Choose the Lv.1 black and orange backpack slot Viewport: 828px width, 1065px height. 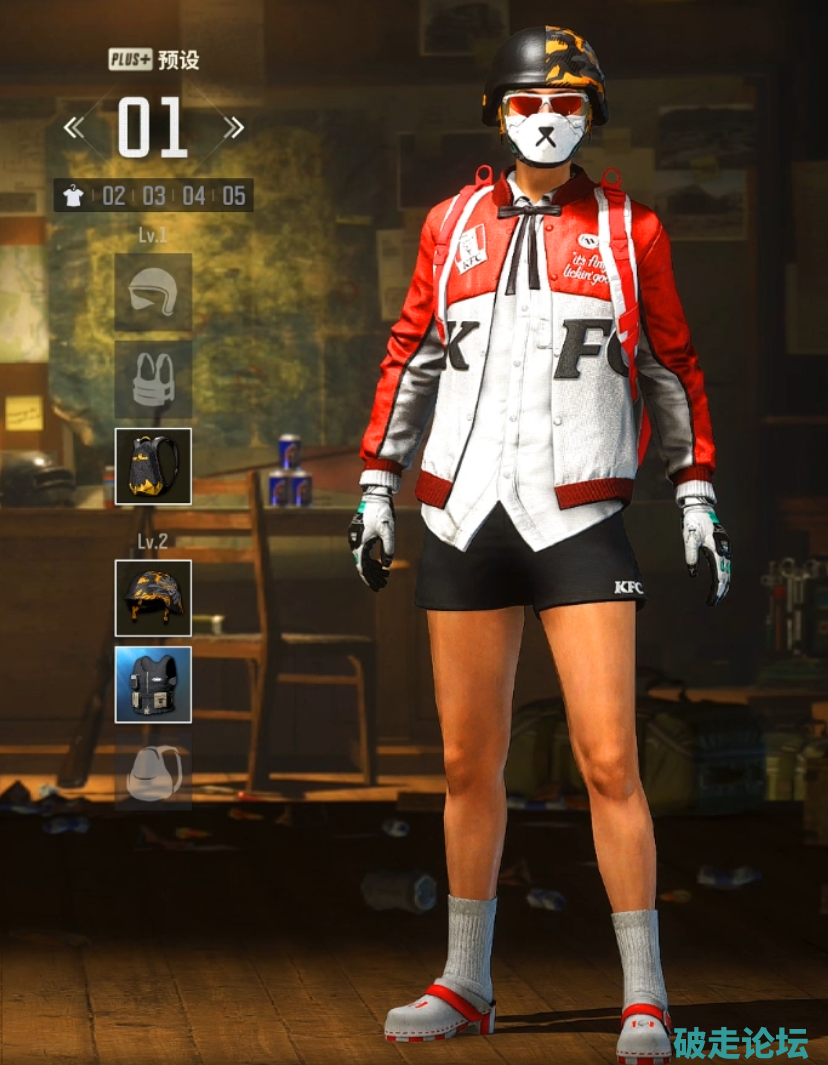pyautogui.click(x=153, y=466)
